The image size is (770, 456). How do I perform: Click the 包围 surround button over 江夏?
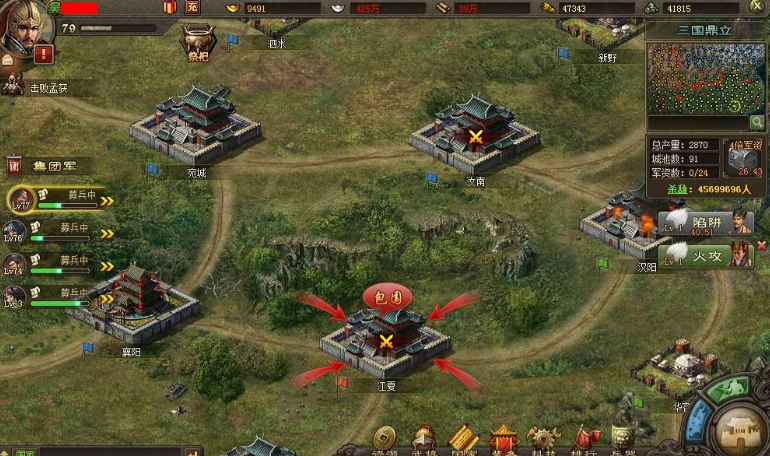click(388, 297)
